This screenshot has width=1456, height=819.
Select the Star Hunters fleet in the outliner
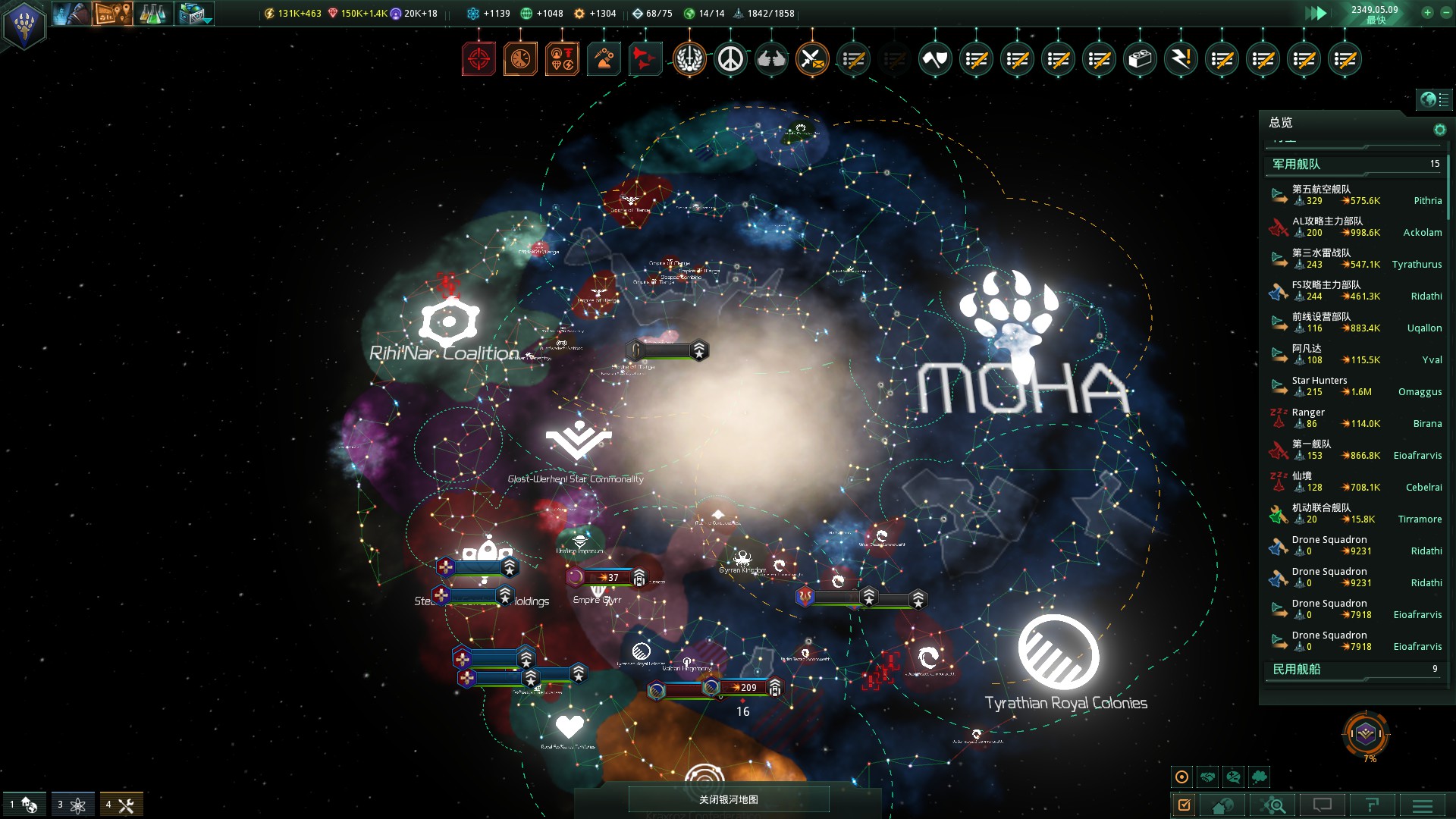coord(1335,385)
